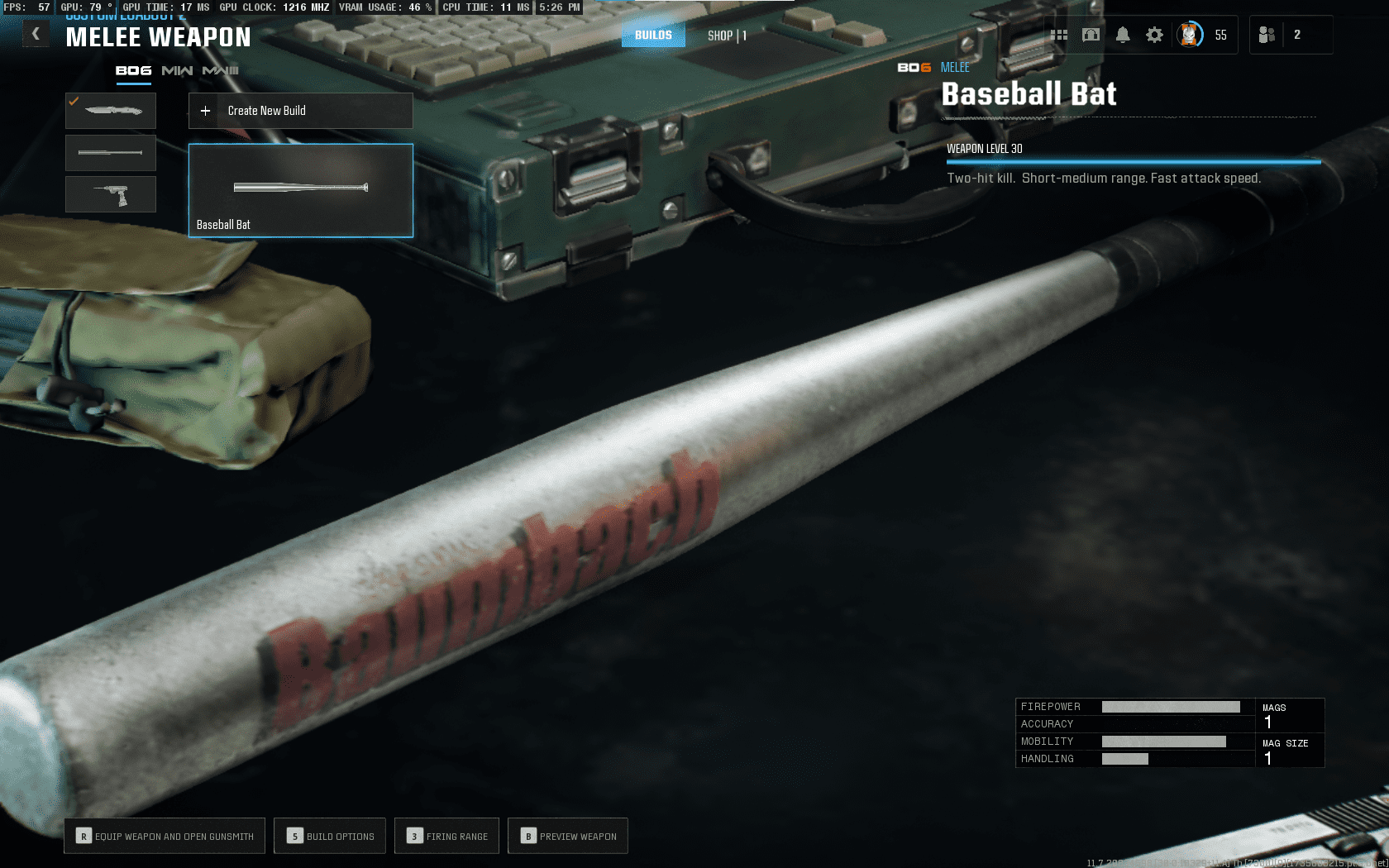Go back using the top-left arrow

pos(36,34)
